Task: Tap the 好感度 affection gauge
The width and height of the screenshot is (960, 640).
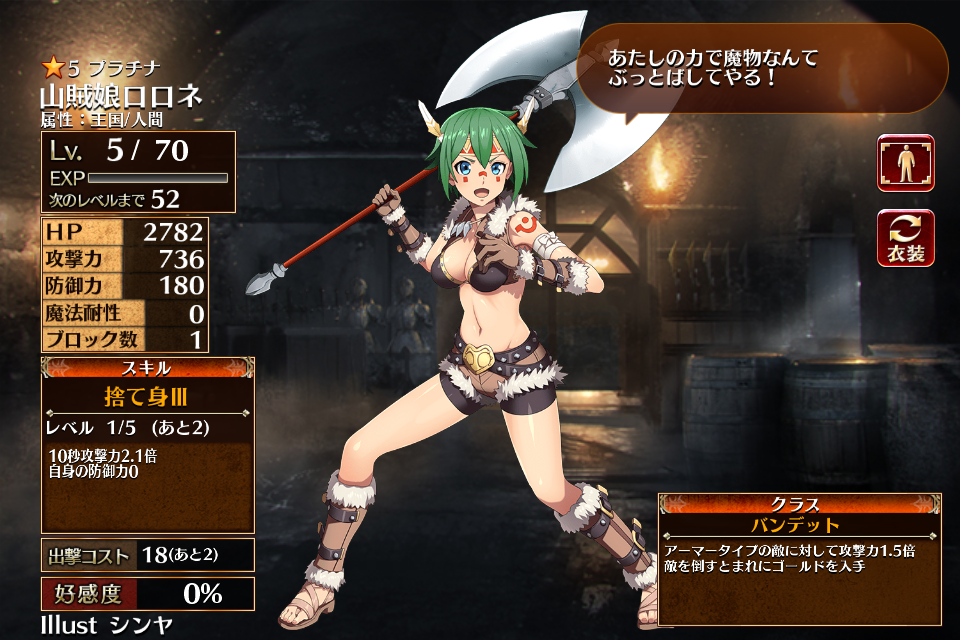Action: [x=147, y=593]
